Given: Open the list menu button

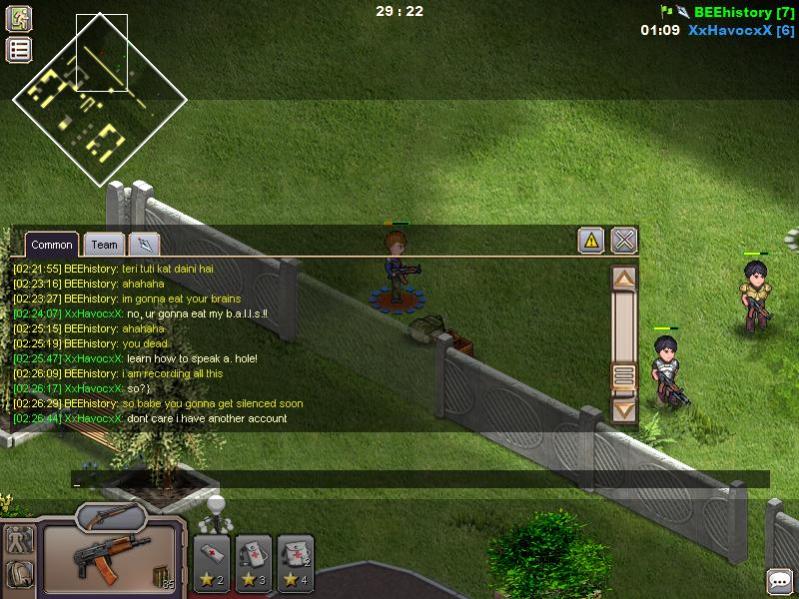Looking at the screenshot, I should tap(19, 49).
